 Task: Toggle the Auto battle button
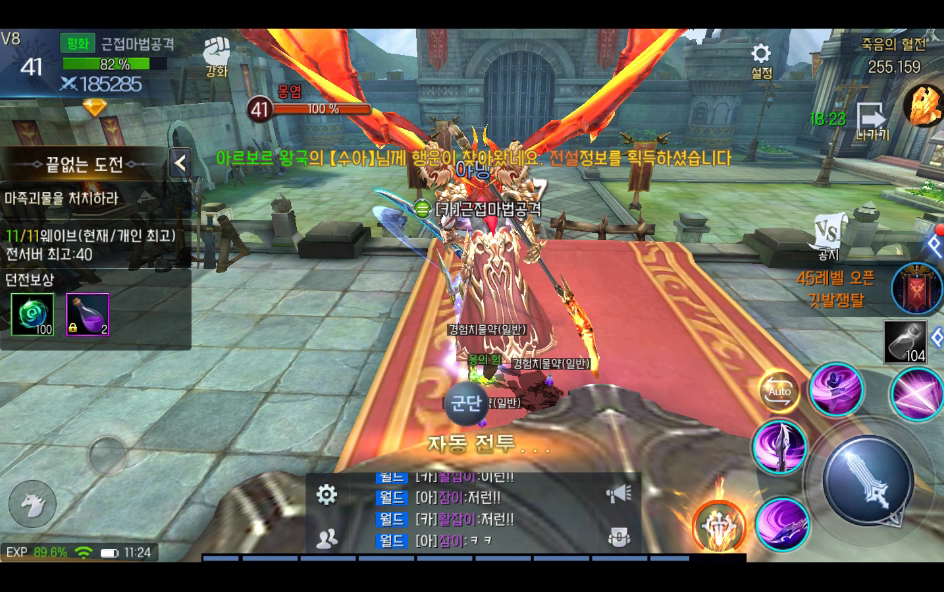coord(780,391)
